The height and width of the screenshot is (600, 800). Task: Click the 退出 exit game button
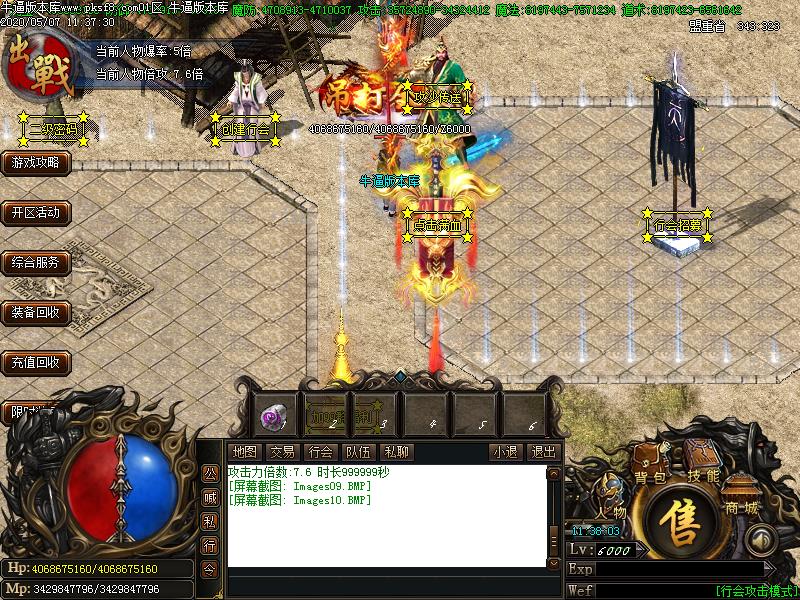[542, 452]
